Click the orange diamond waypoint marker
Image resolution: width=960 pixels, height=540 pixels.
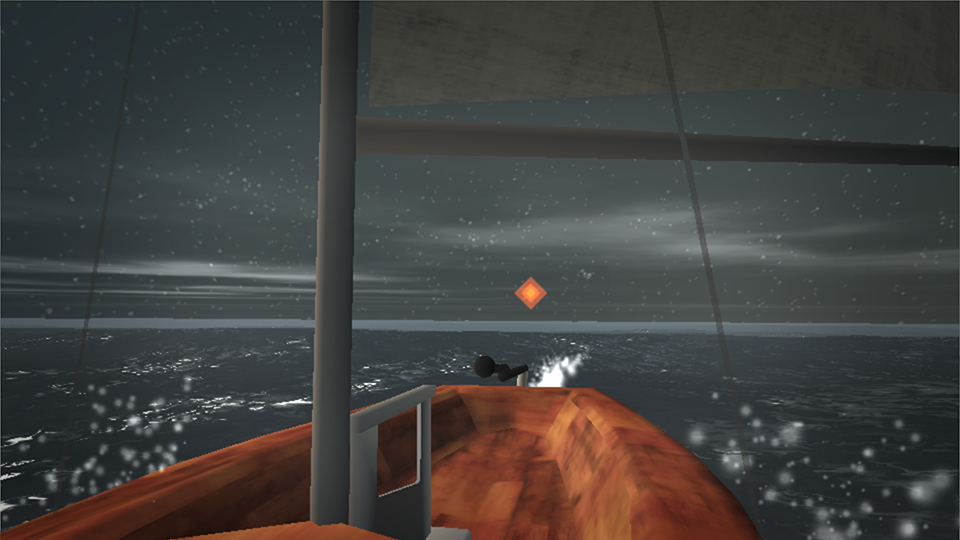click(x=530, y=293)
